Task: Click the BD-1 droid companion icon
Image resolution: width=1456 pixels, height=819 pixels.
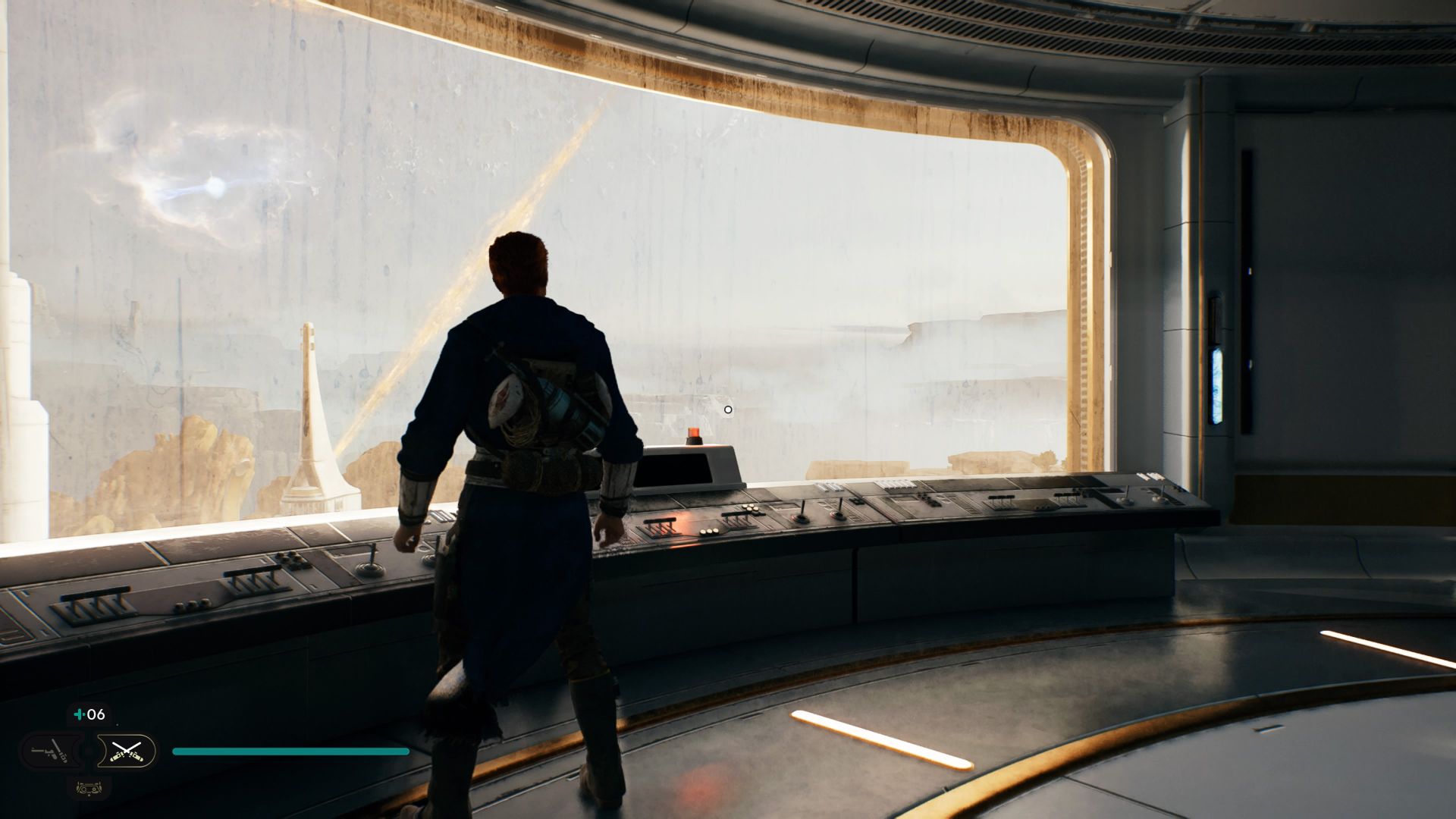Action: [x=89, y=789]
